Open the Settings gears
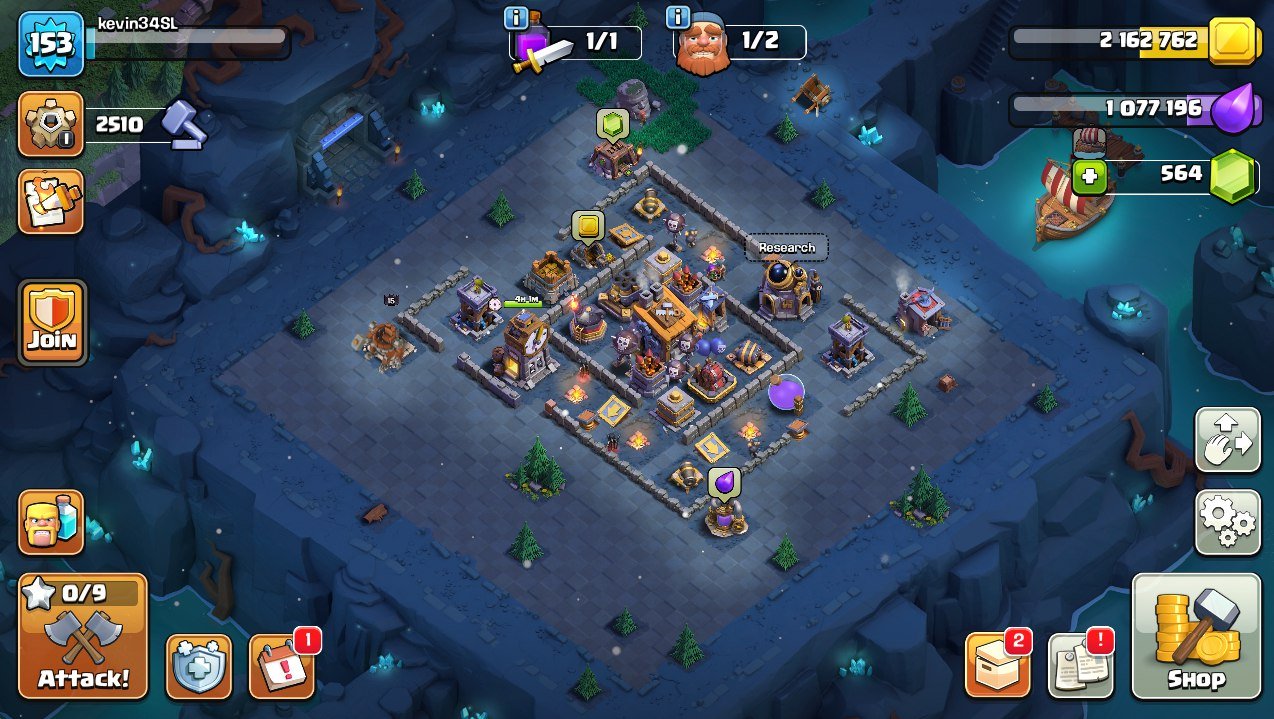The image size is (1274, 719). coord(1227,521)
